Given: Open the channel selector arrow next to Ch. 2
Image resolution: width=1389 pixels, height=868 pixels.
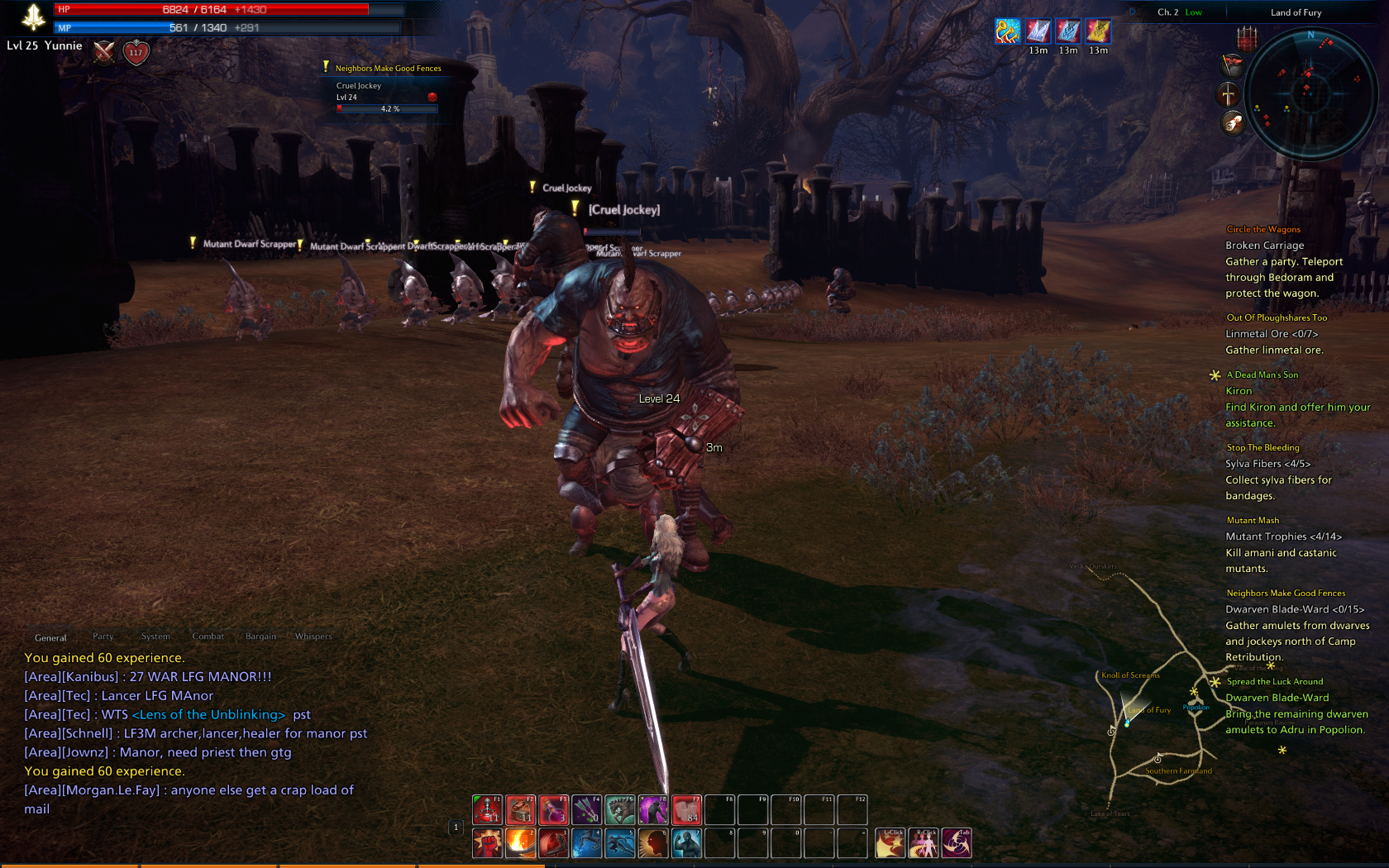Looking at the screenshot, I should 1131,12.
